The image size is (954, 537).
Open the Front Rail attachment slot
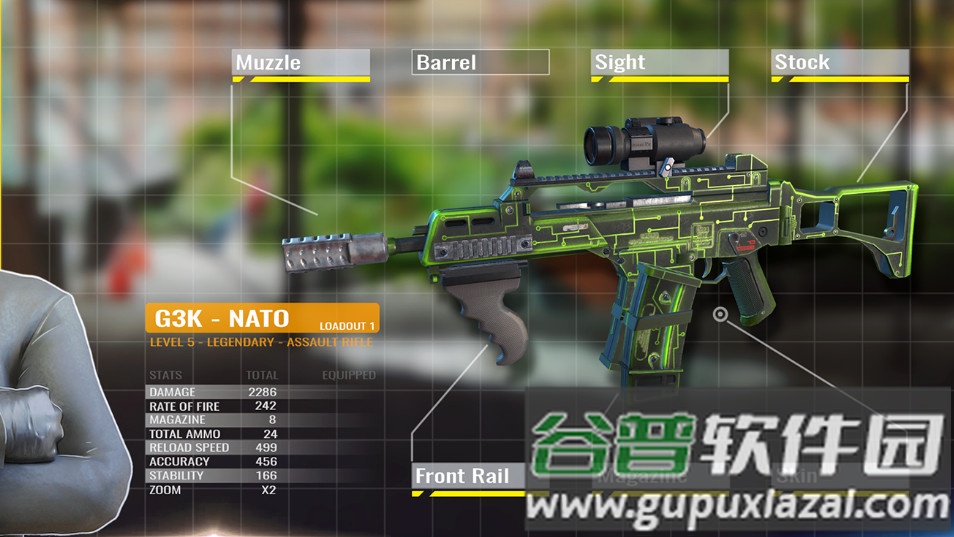click(468, 476)
